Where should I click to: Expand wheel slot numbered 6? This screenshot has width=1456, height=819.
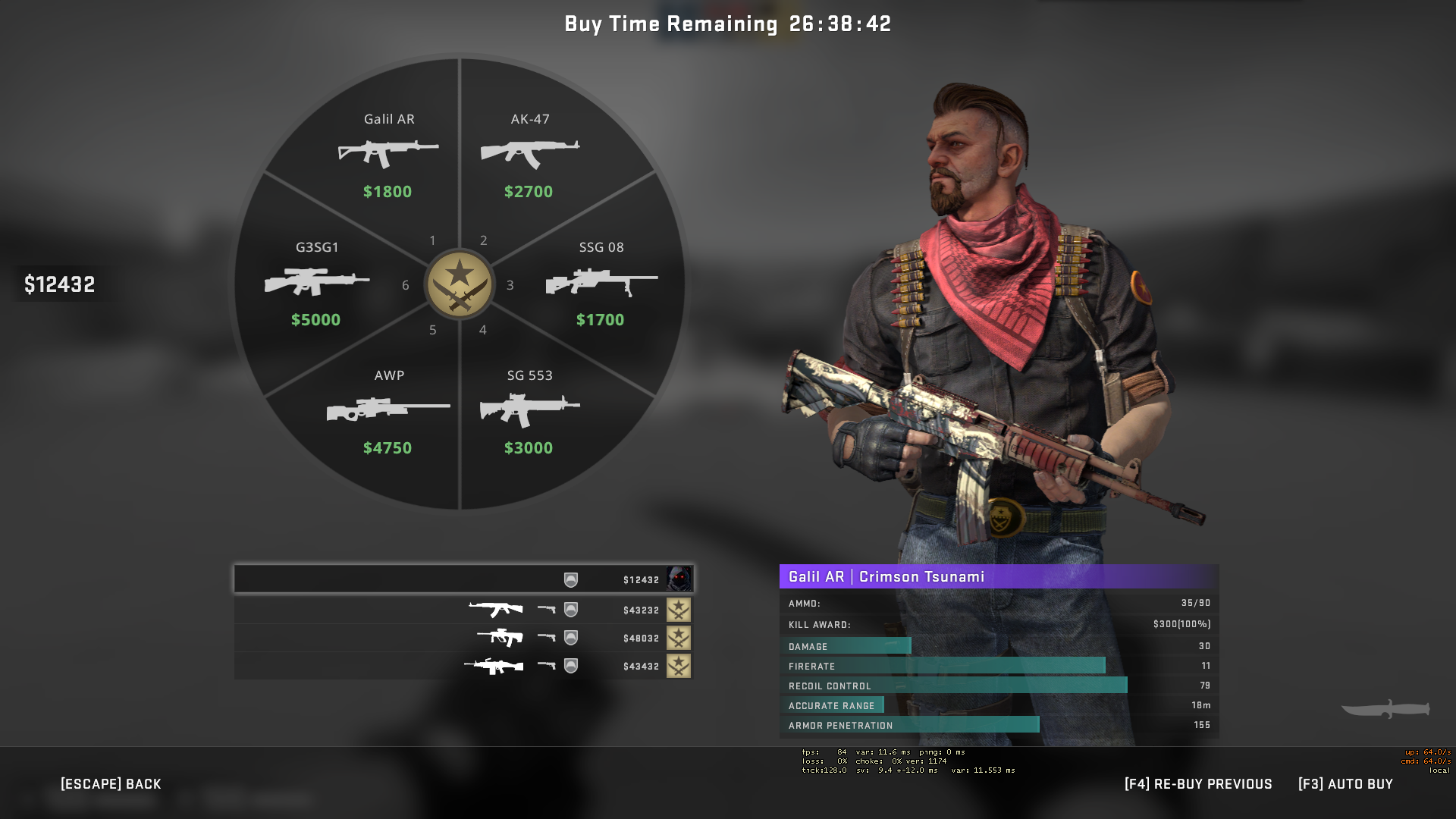point(406,286)
